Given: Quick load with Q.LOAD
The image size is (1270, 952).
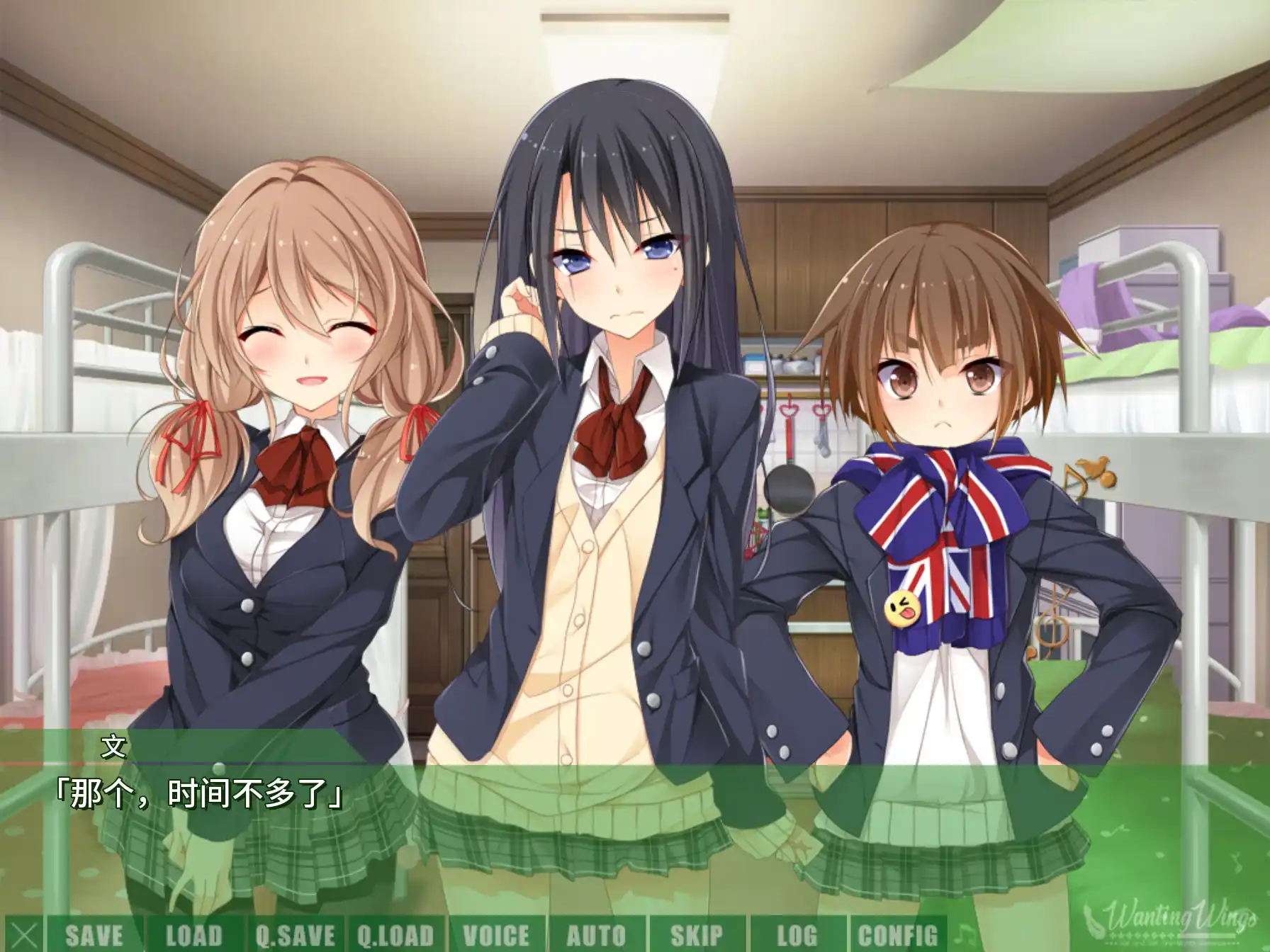Looking at the screenshot, I should (x=395, y=934).
